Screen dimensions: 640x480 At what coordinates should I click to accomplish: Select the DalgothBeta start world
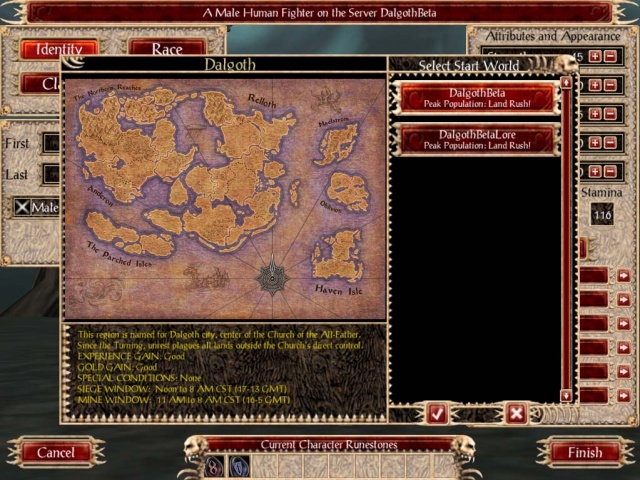click(x=476, y=98)
